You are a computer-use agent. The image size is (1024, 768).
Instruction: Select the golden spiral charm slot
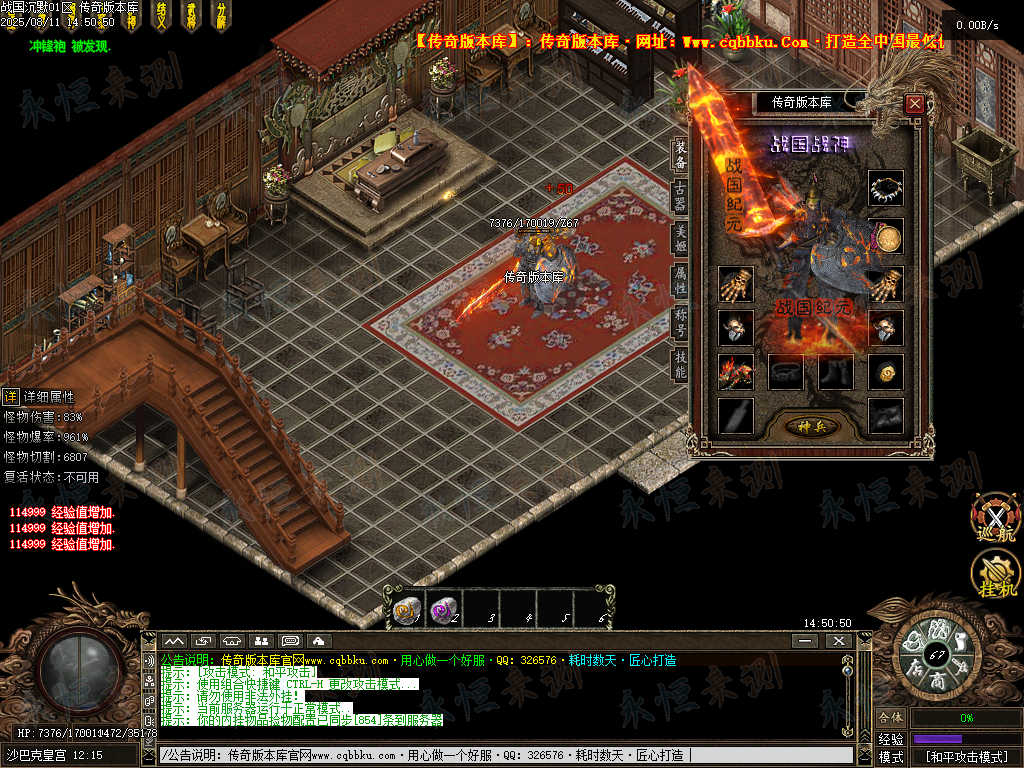[x=885, y=372]
